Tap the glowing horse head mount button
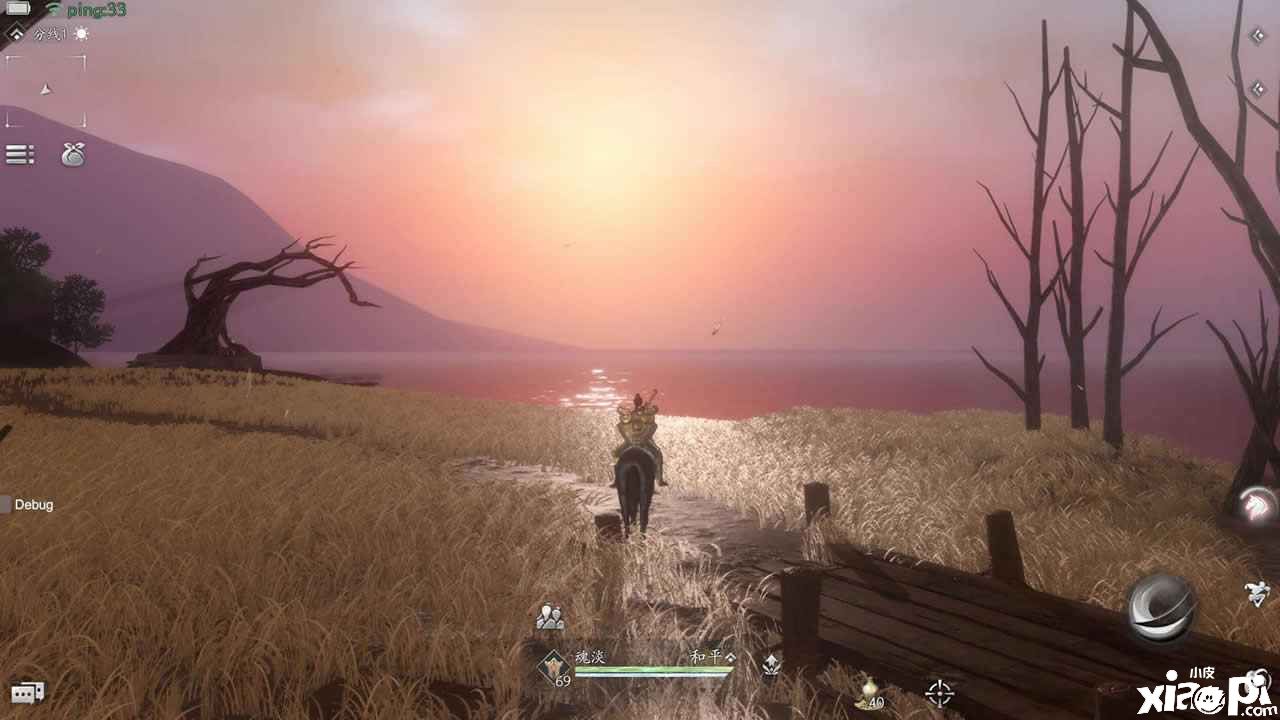1280x720 pixels. 1255,504
